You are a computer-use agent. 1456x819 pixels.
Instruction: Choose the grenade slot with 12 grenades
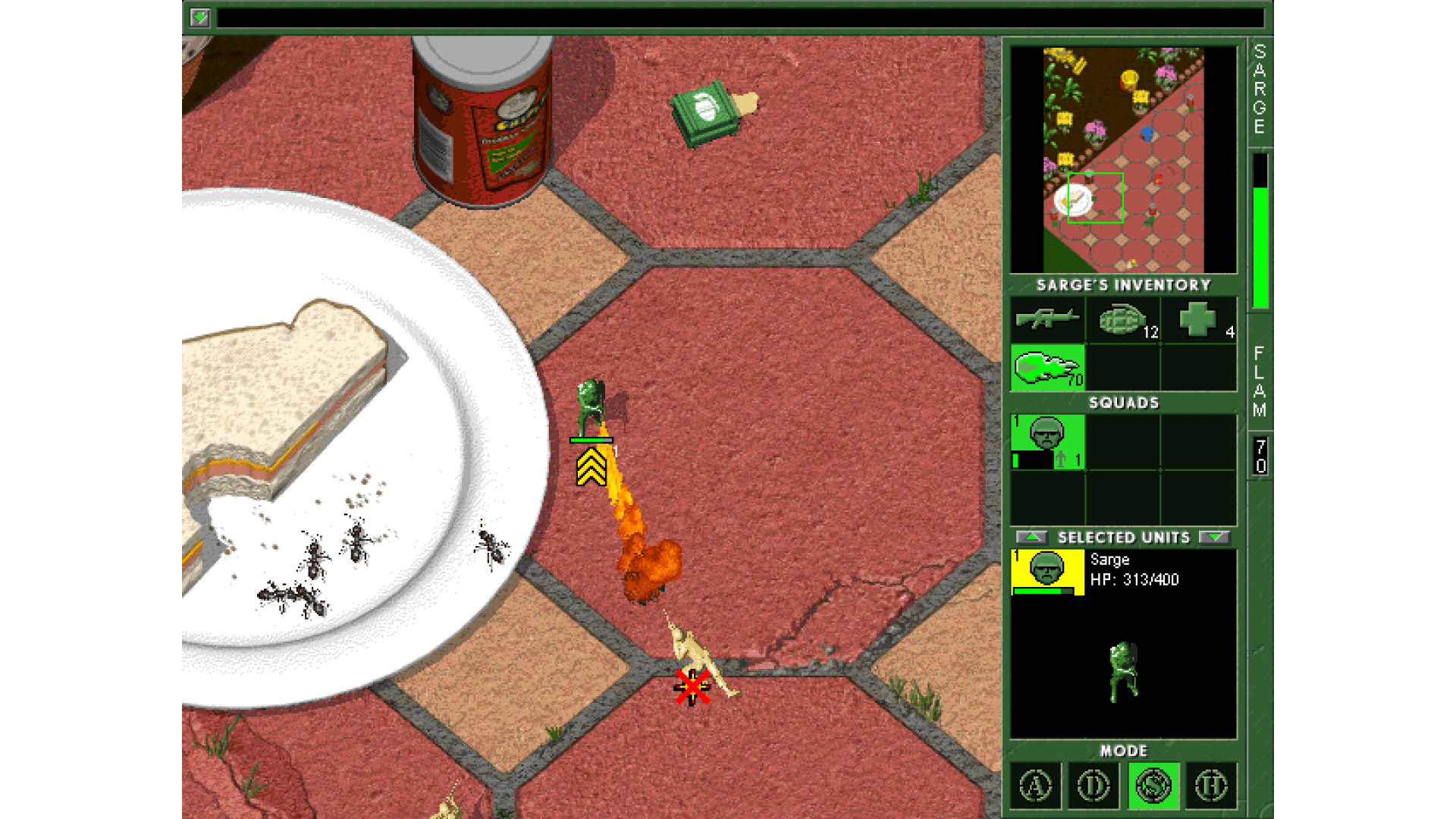(1123, 319)
